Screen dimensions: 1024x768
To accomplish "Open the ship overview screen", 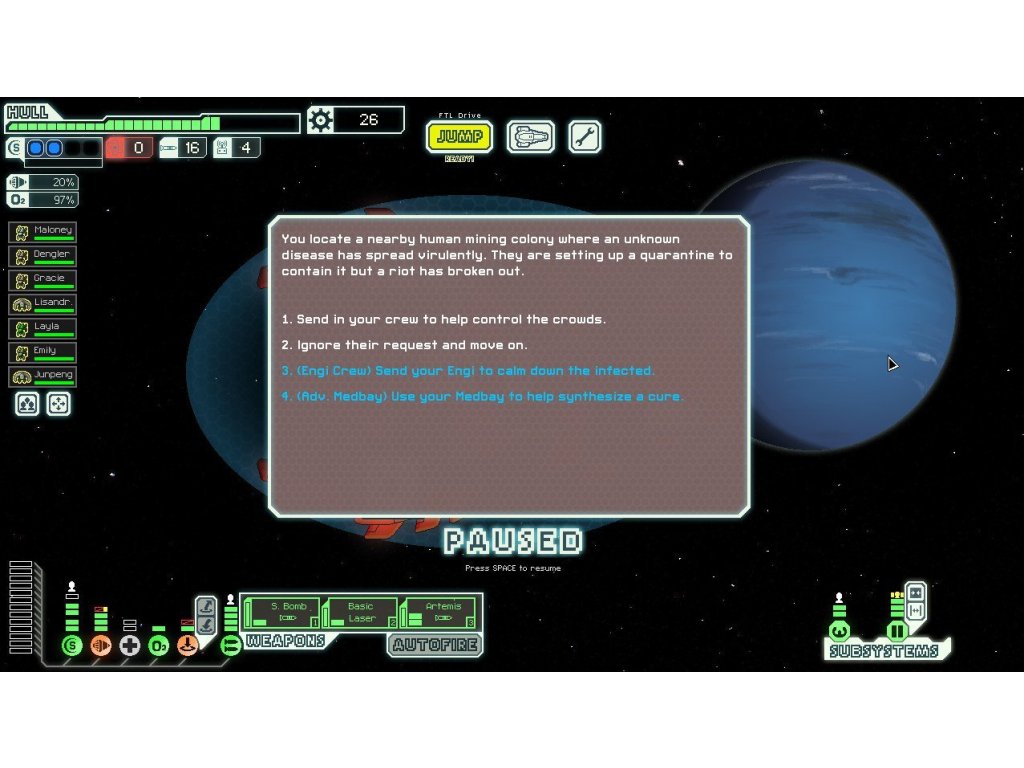I will [530, 137].
